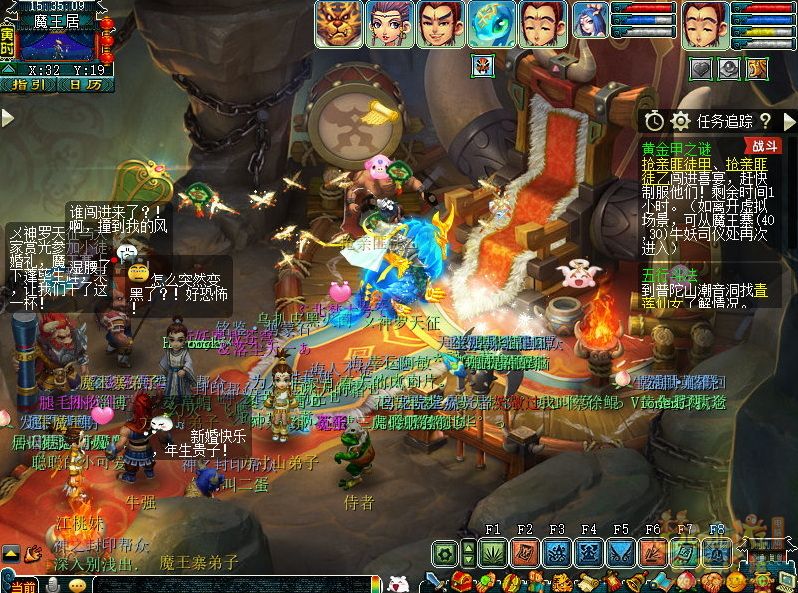Open the chat emoji smiley button
Viewport: 798px width, 593px height.
(x=77, y=585)
